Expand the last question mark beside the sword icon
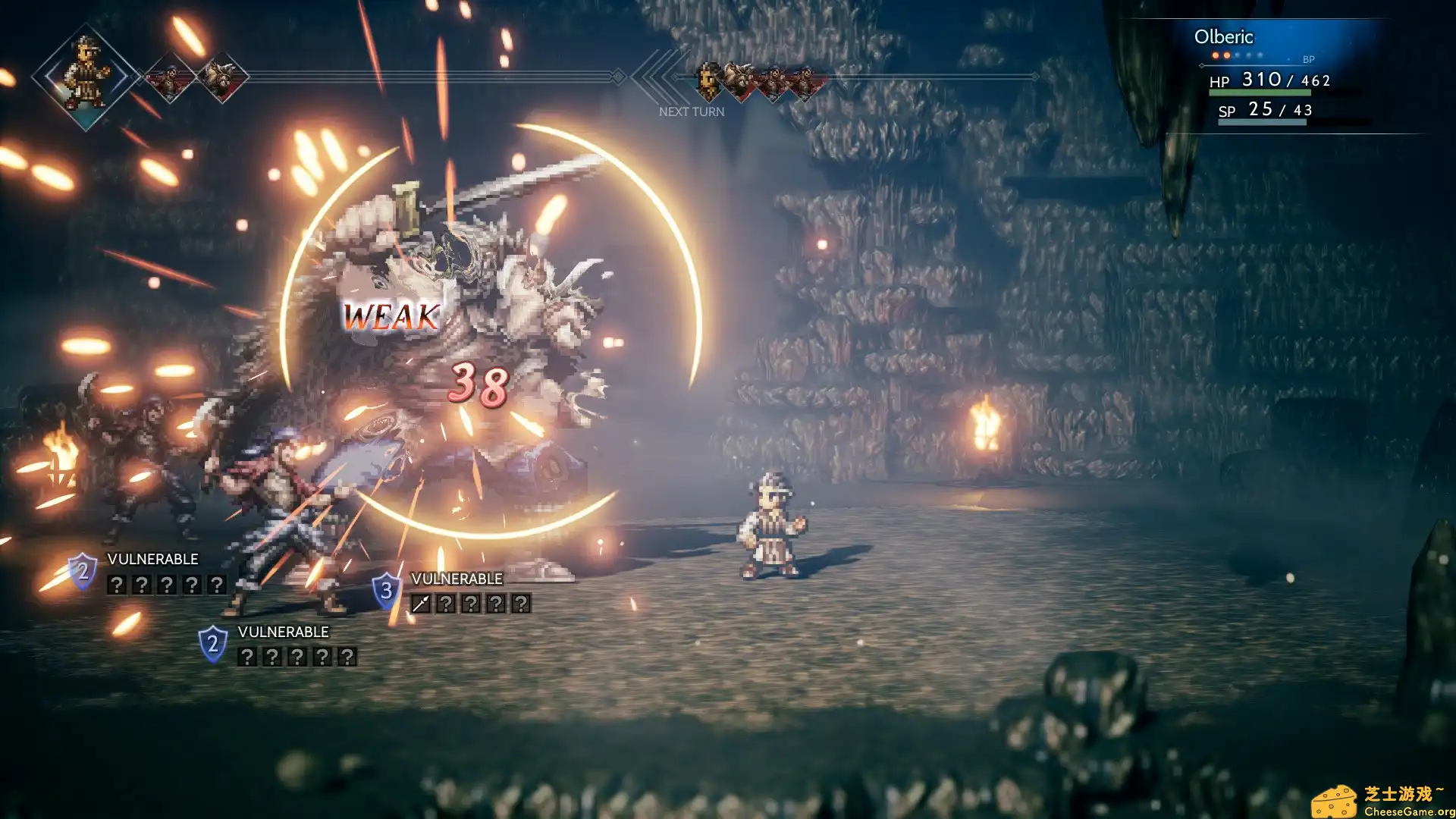 [x=521, y=604]
